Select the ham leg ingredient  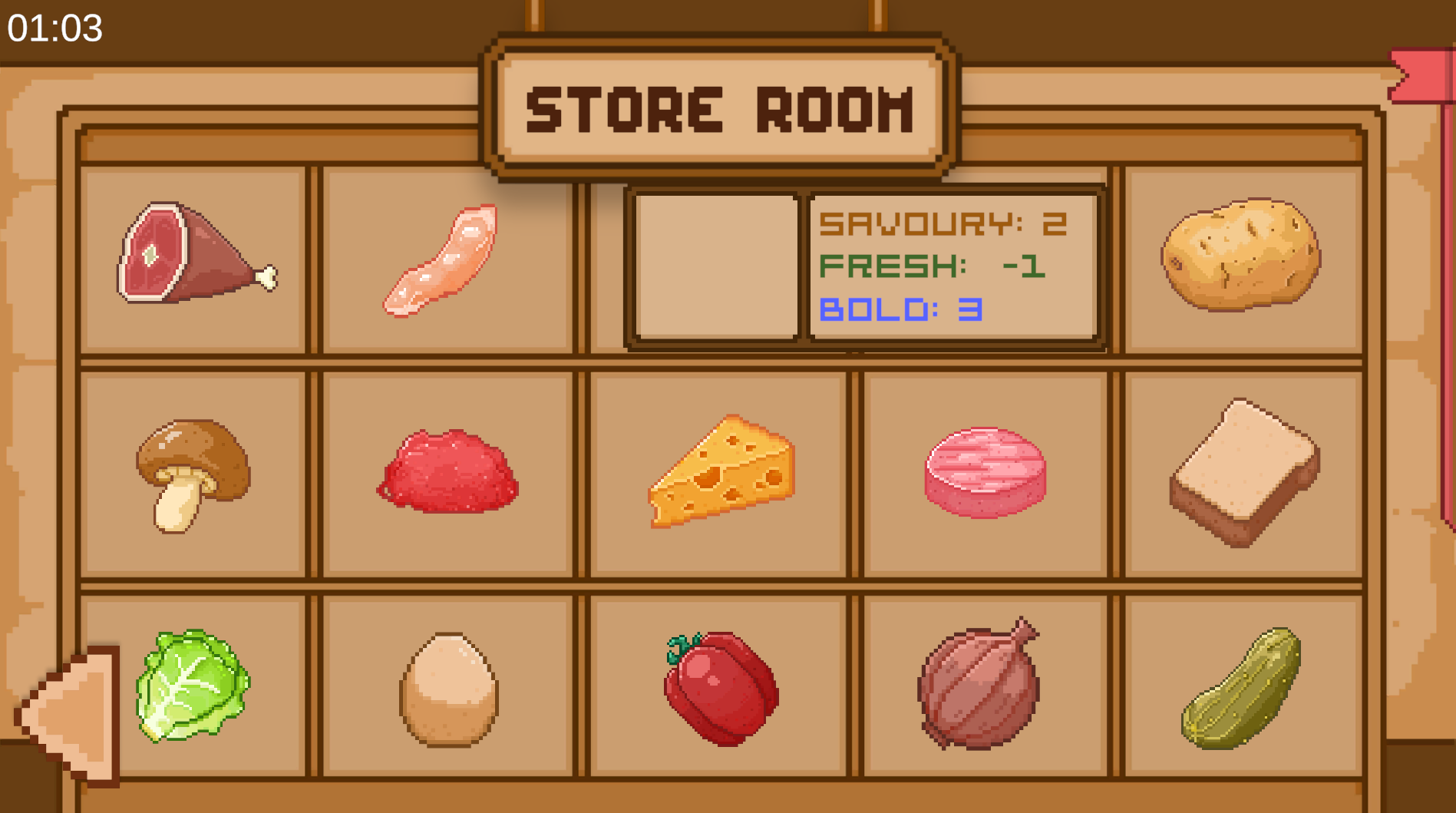coord(192,253)
